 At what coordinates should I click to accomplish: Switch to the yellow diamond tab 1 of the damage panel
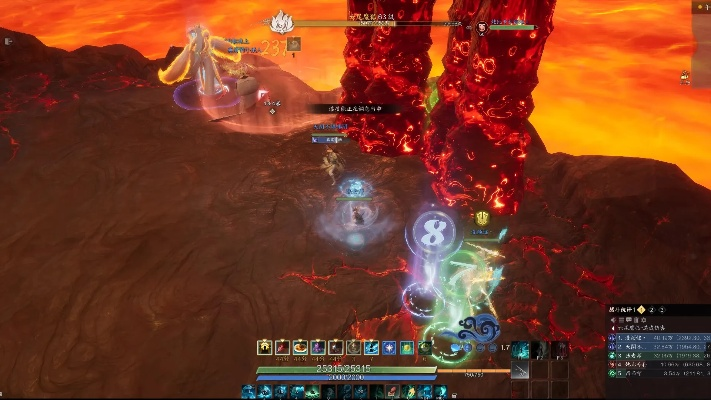[643, 311]
